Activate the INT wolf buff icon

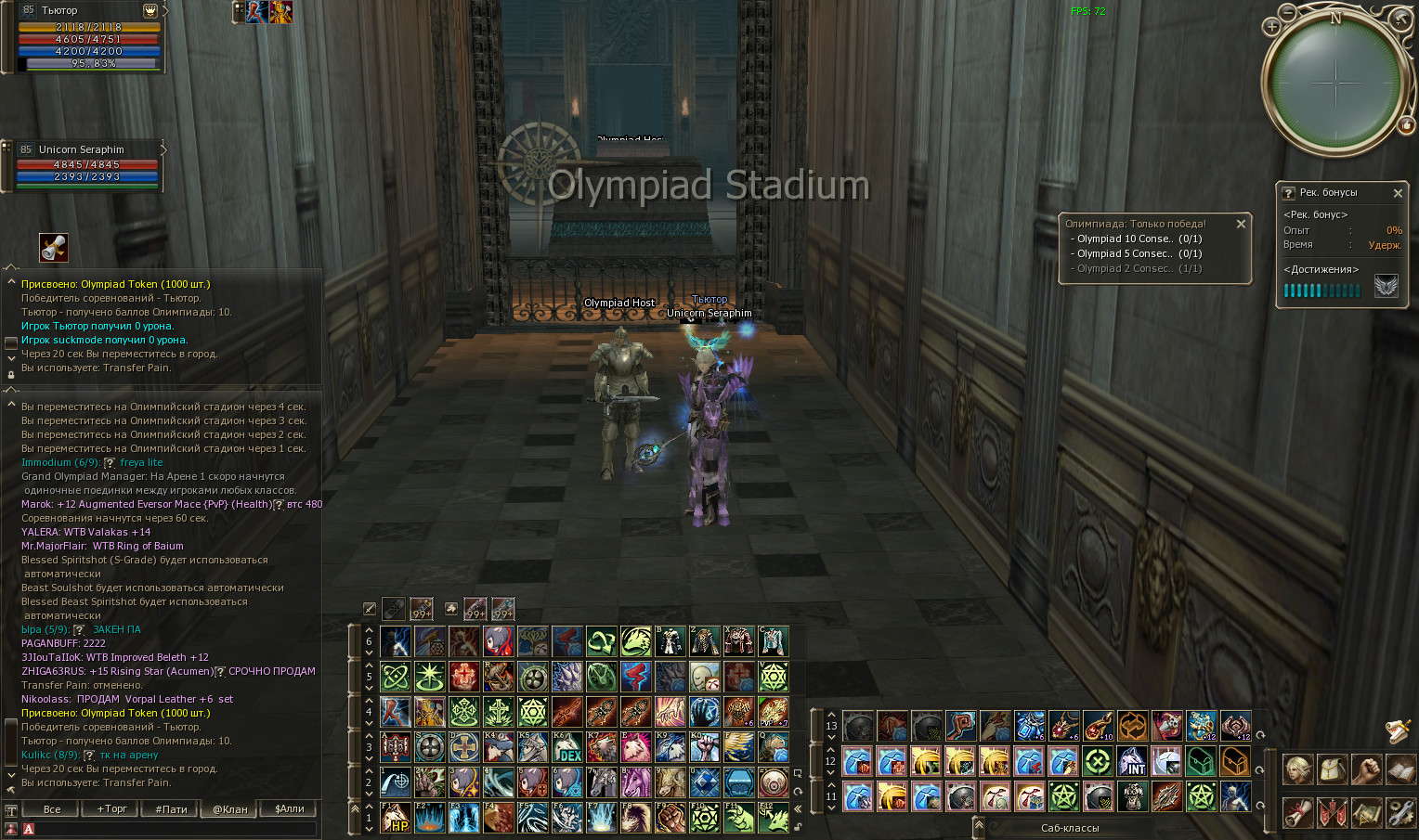coord(1132,762)
